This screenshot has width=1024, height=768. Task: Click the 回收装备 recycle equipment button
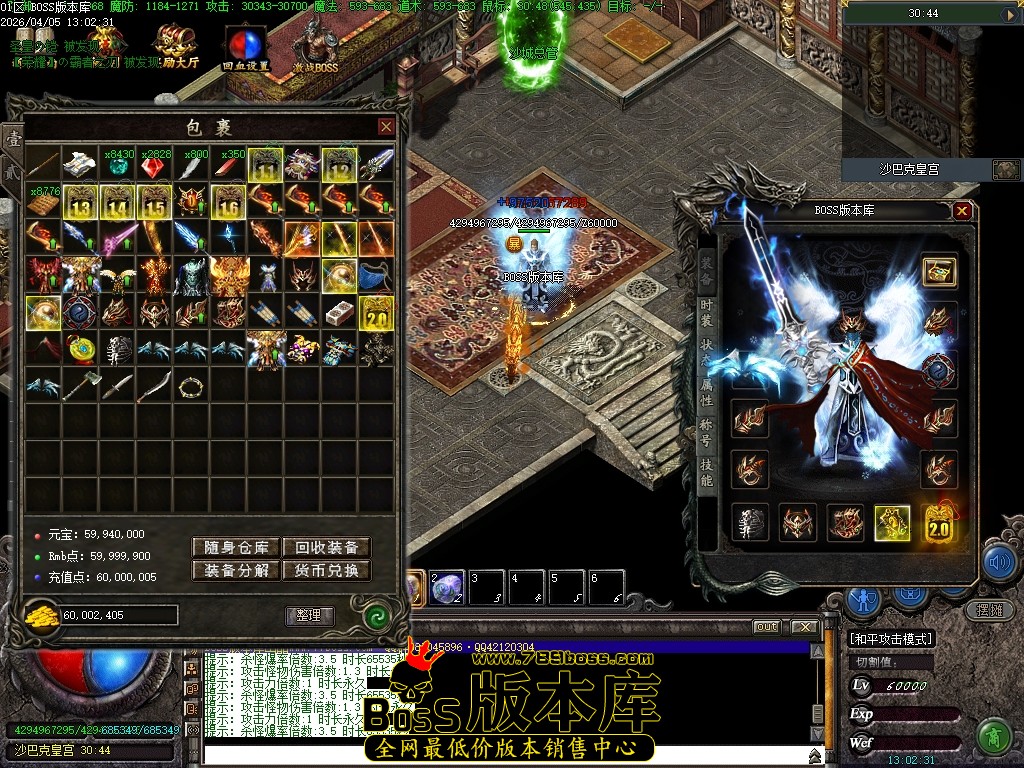[x=326, y=547]
